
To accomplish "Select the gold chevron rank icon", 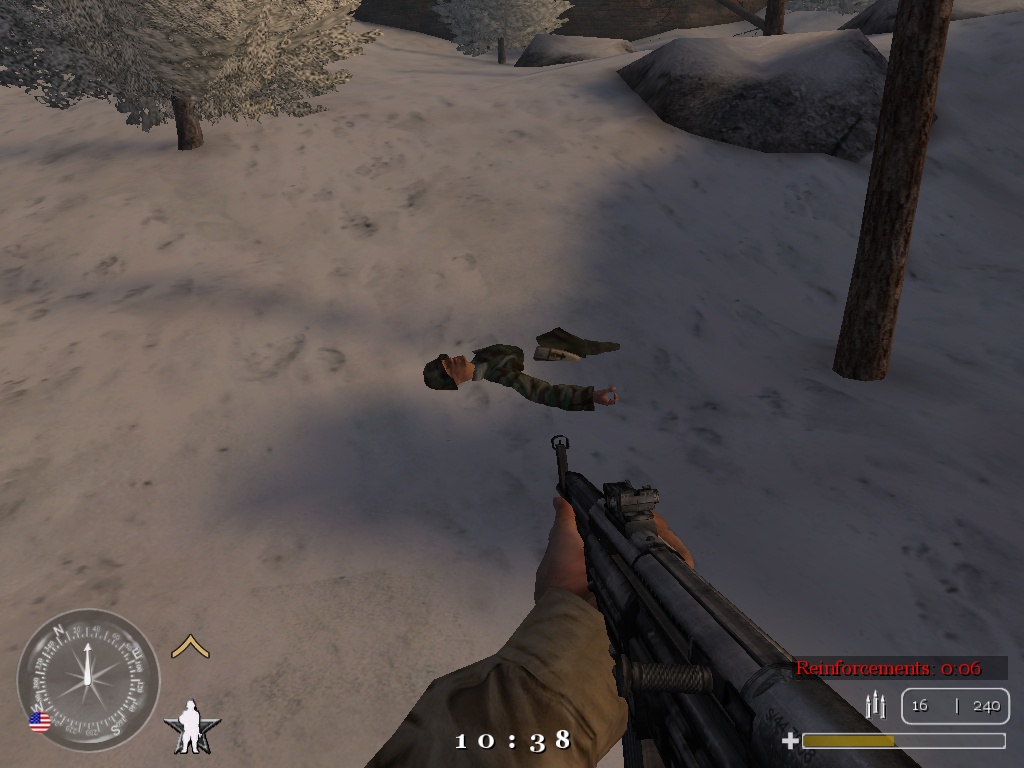I will (x=190, y=647).
